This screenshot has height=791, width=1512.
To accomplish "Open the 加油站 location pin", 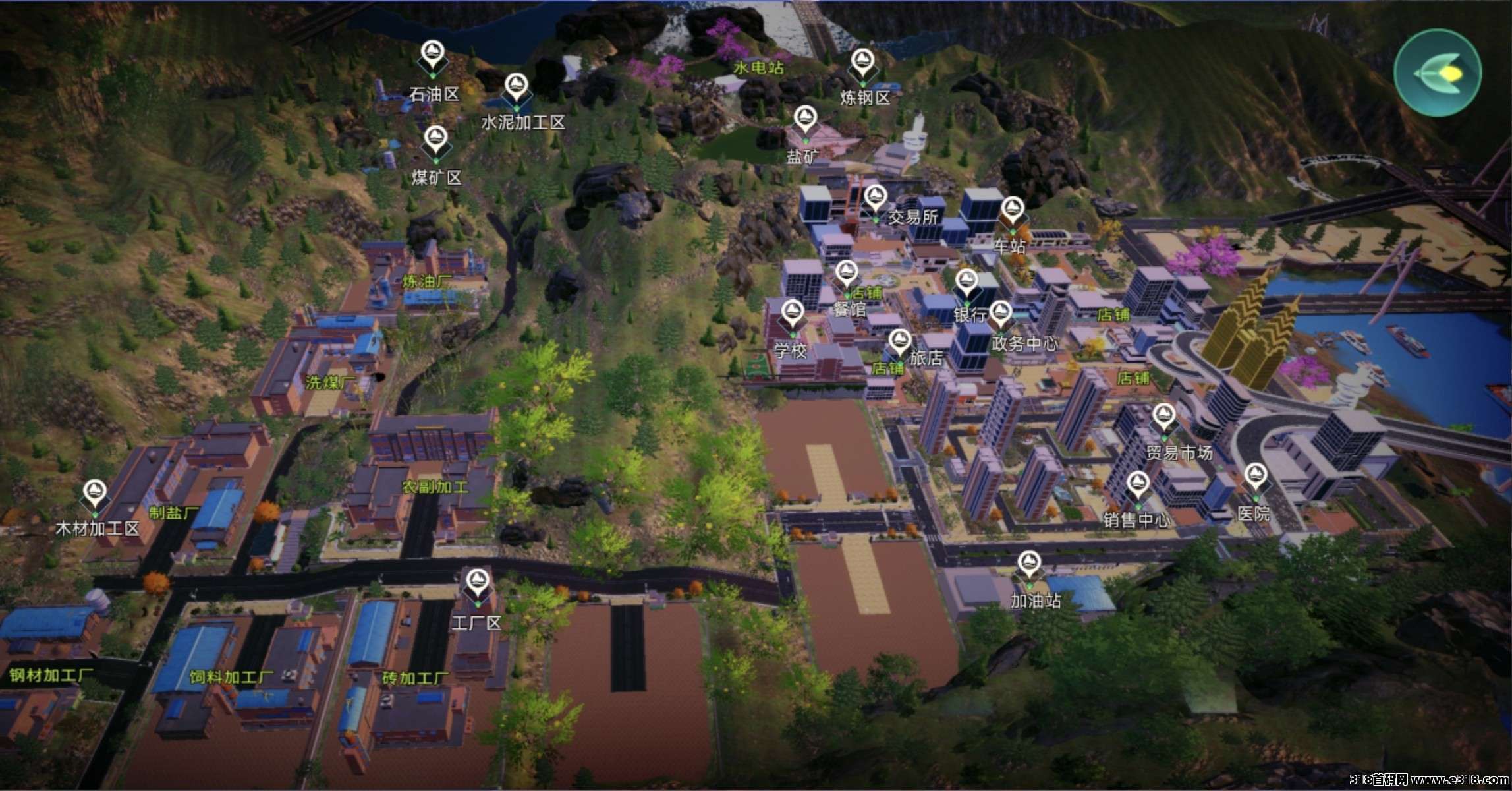I will [1028, 566].
